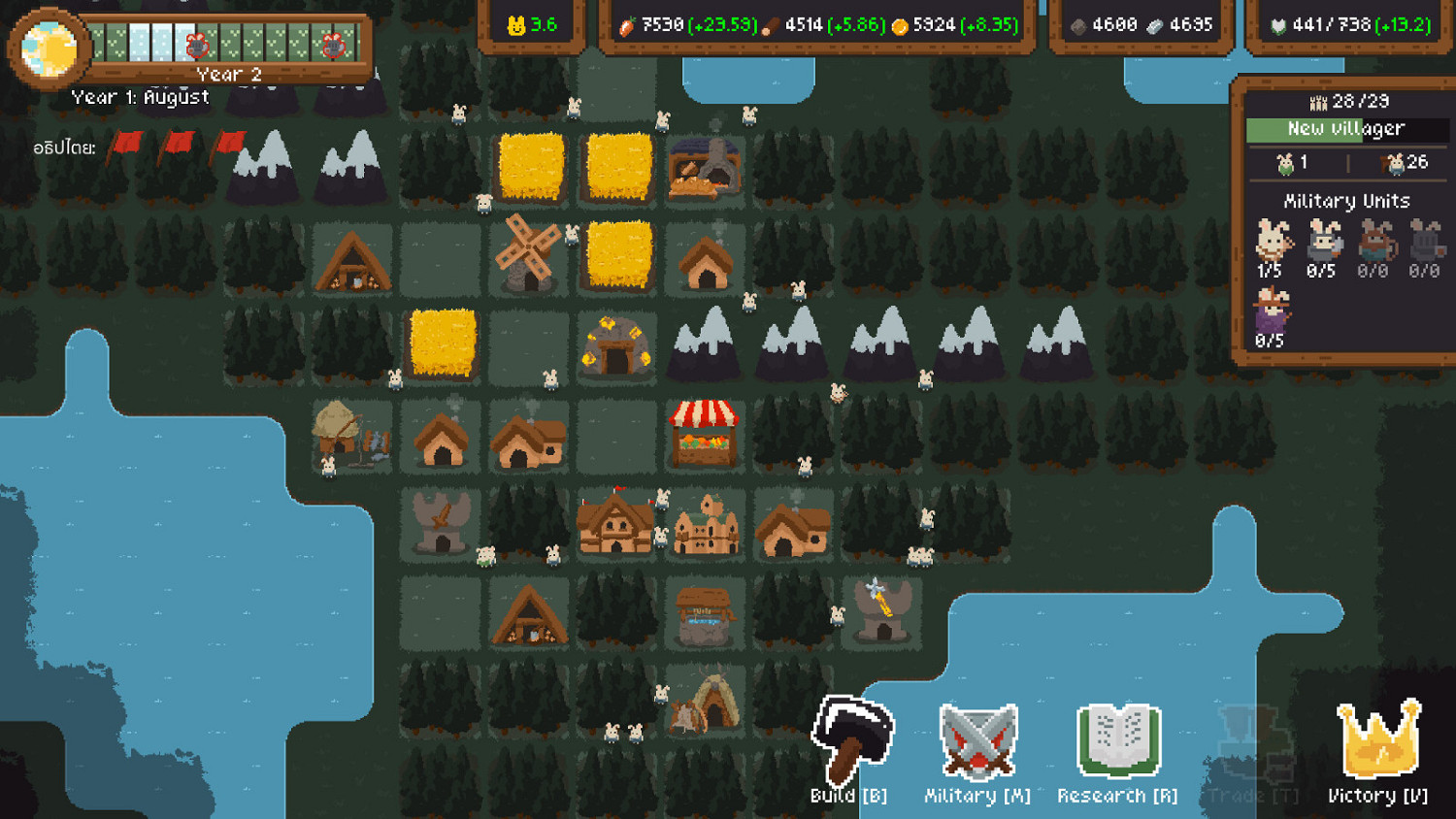Click the gold coin resource counter
The image size is (1456, 819).
point(903,26)
